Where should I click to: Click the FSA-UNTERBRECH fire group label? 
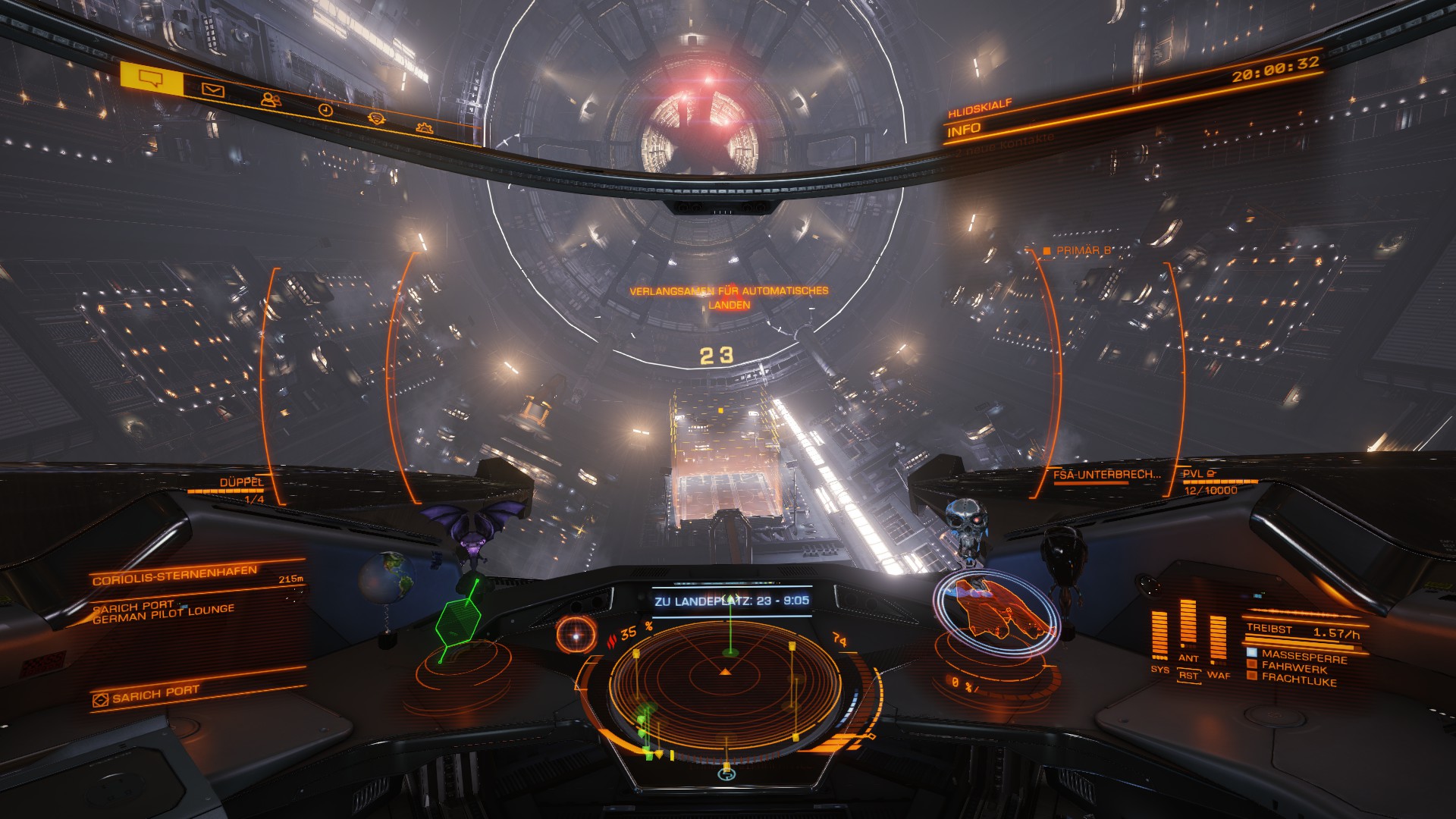1107,475
